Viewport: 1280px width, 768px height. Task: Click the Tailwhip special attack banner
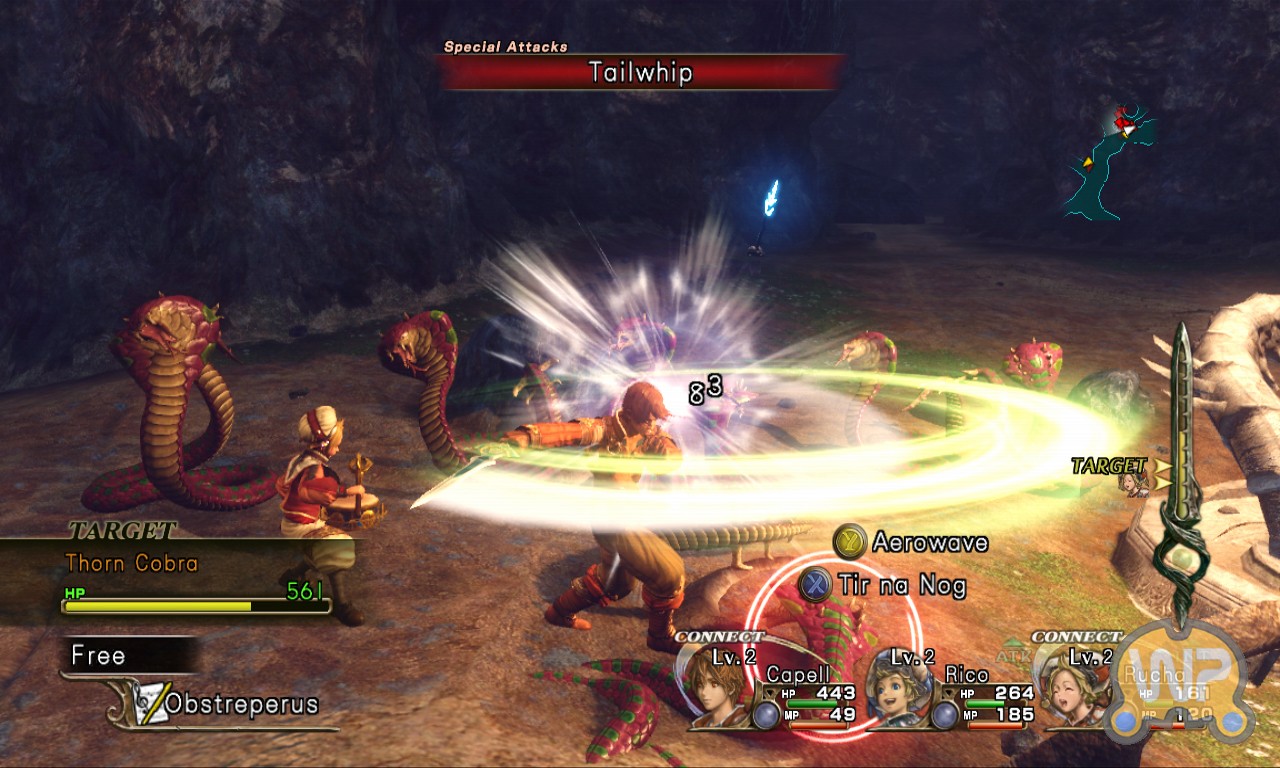pos(640,73)
